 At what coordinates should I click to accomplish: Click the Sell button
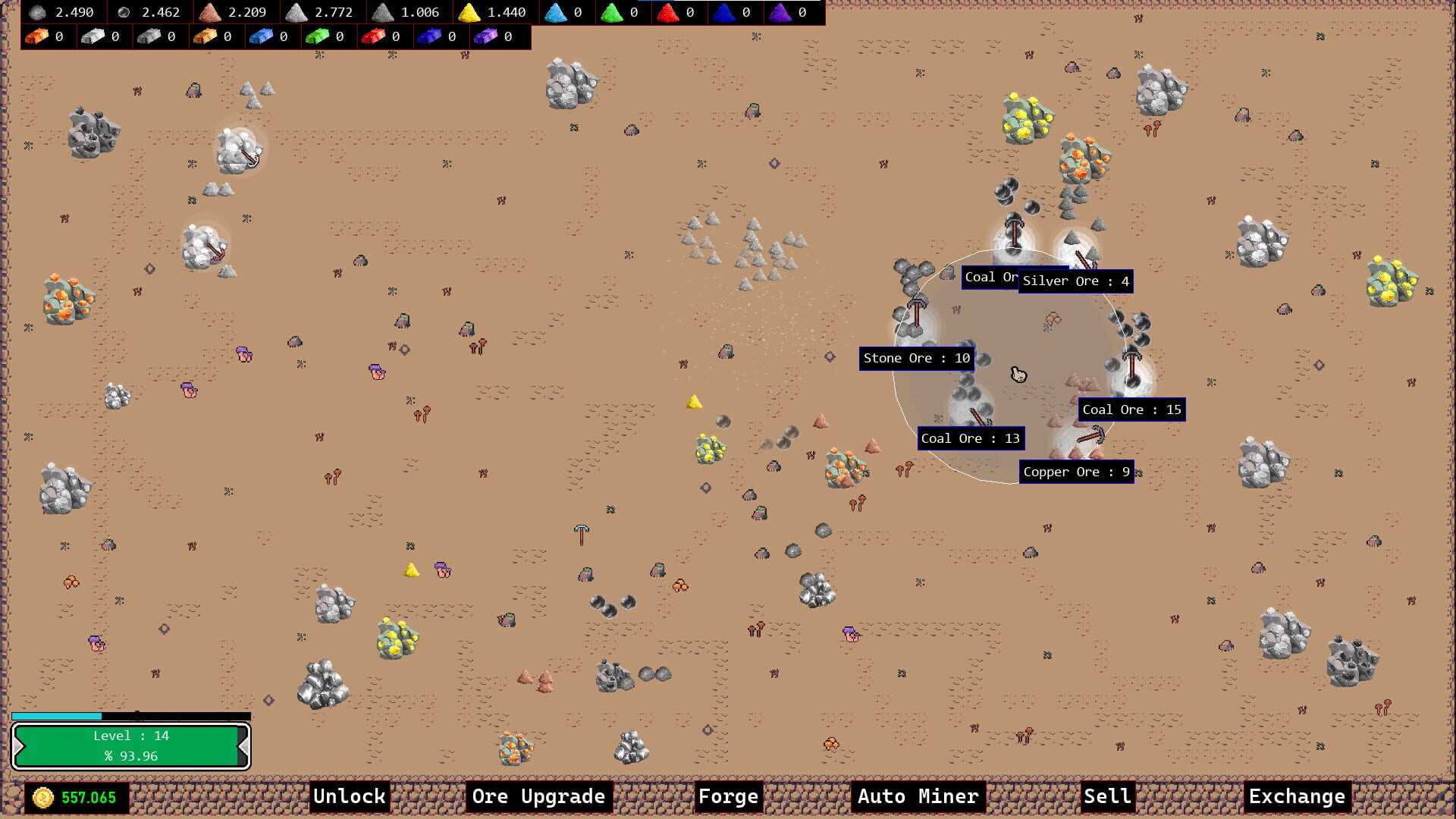pos(1106,797)
